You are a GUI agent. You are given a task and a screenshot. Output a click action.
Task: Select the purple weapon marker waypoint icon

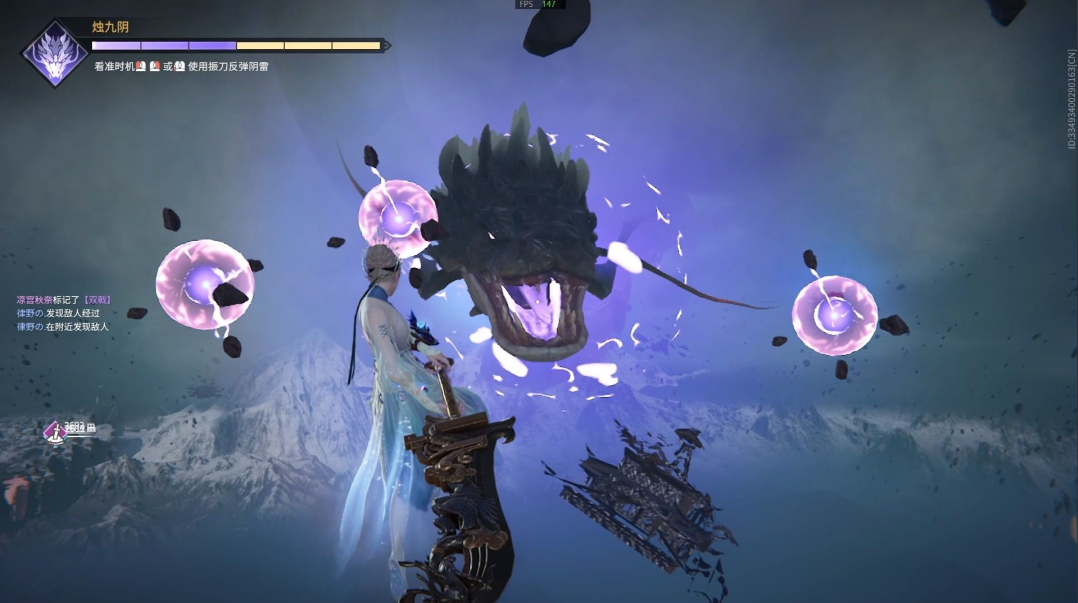[54, 431]
